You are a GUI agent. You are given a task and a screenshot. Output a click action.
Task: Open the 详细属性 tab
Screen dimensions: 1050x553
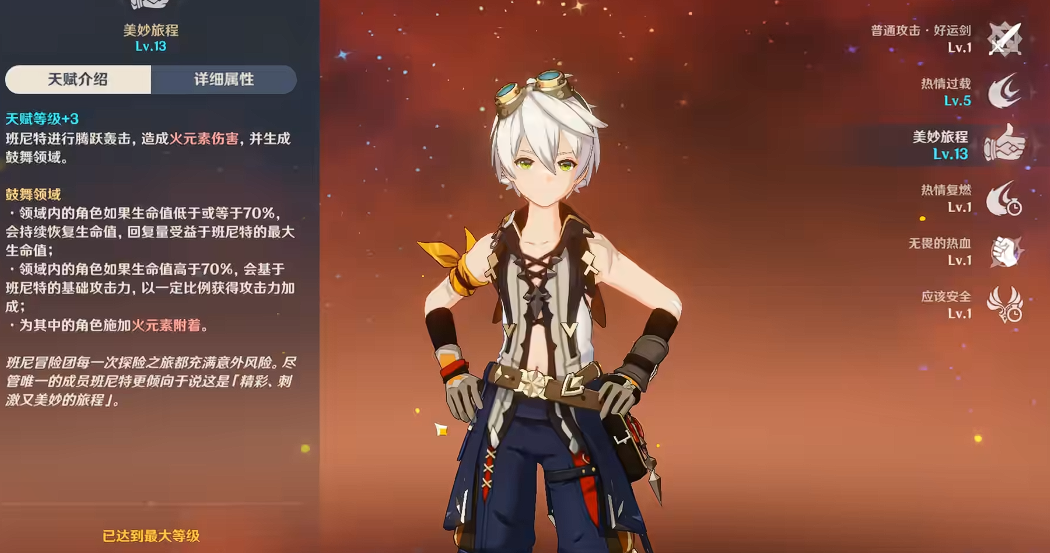tap(224, 80)
